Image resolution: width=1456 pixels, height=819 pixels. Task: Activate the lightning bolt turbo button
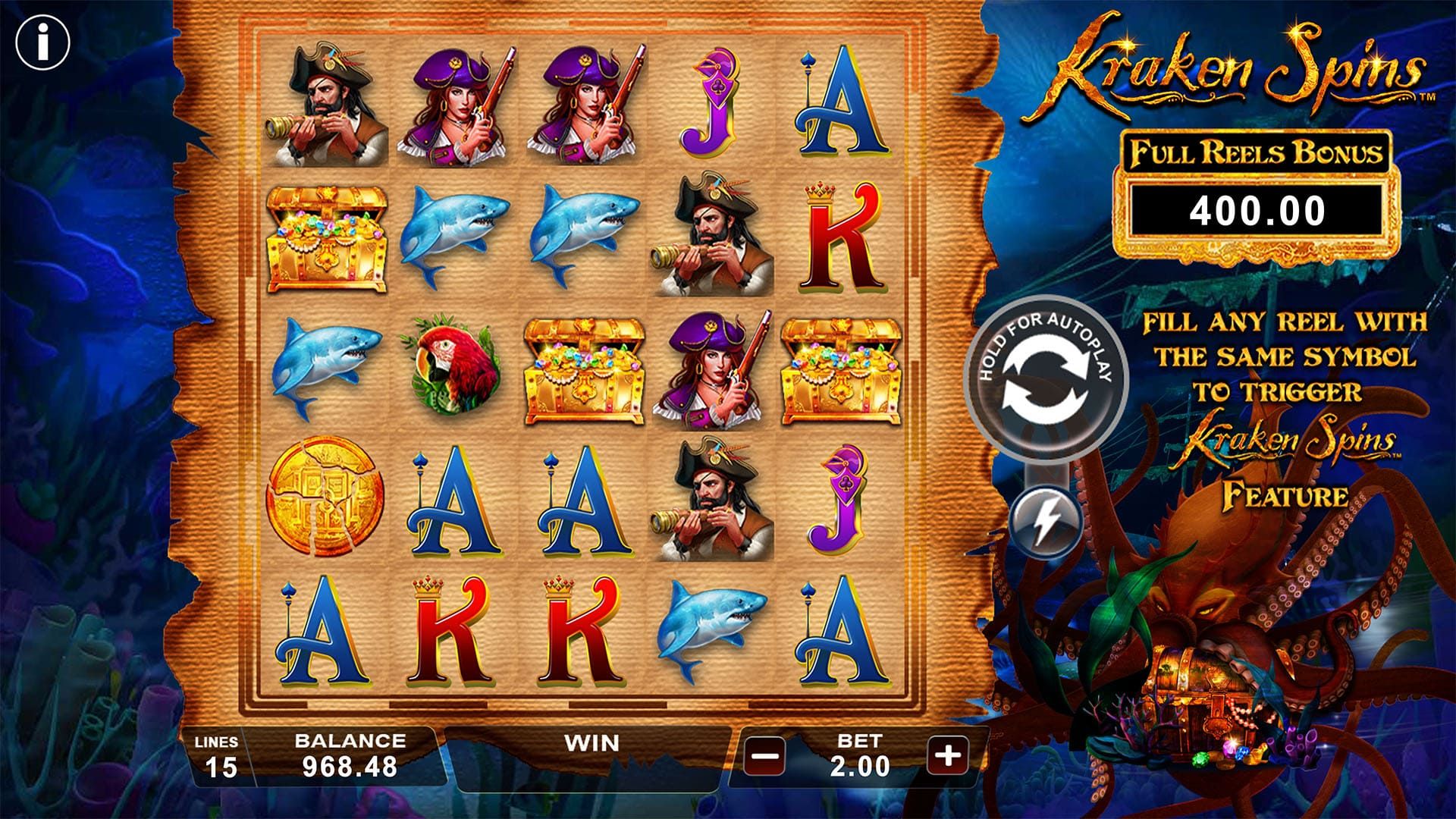(x=1046, y=521)
